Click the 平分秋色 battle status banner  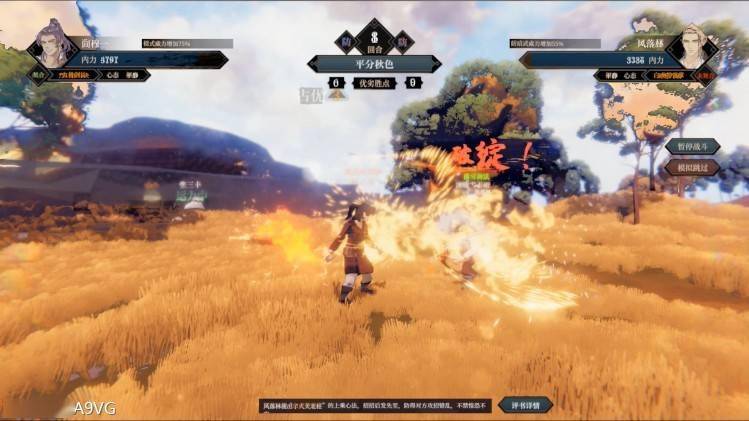click(x=374, y=64)
